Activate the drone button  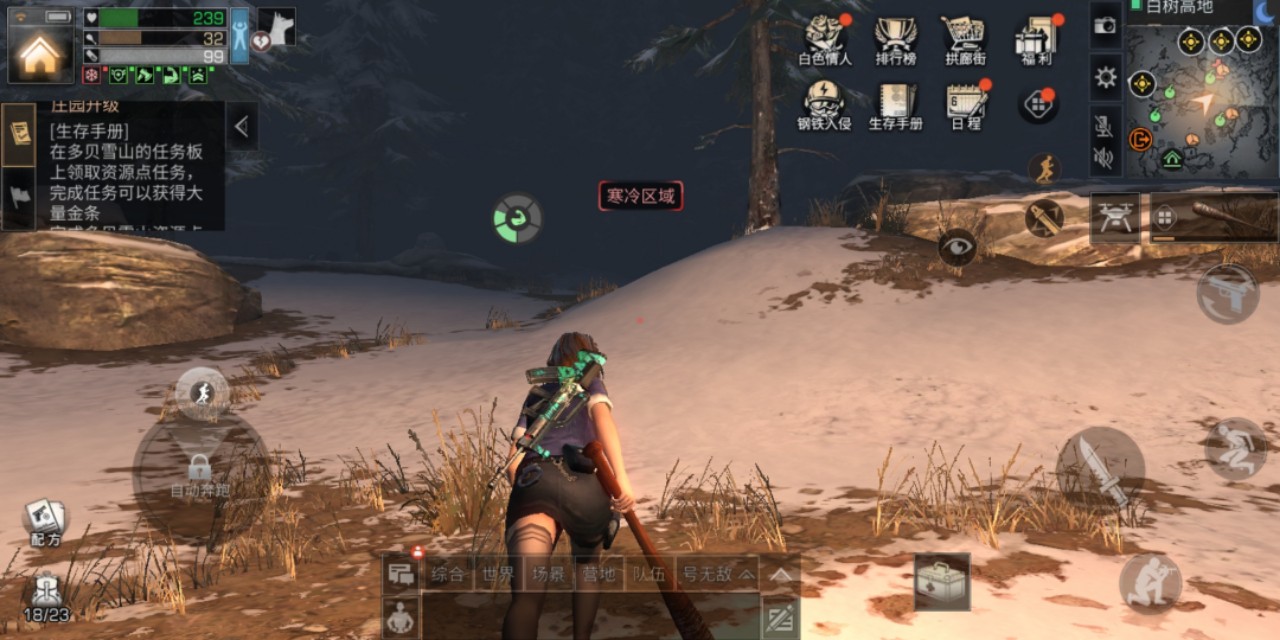click(1115, 217)
